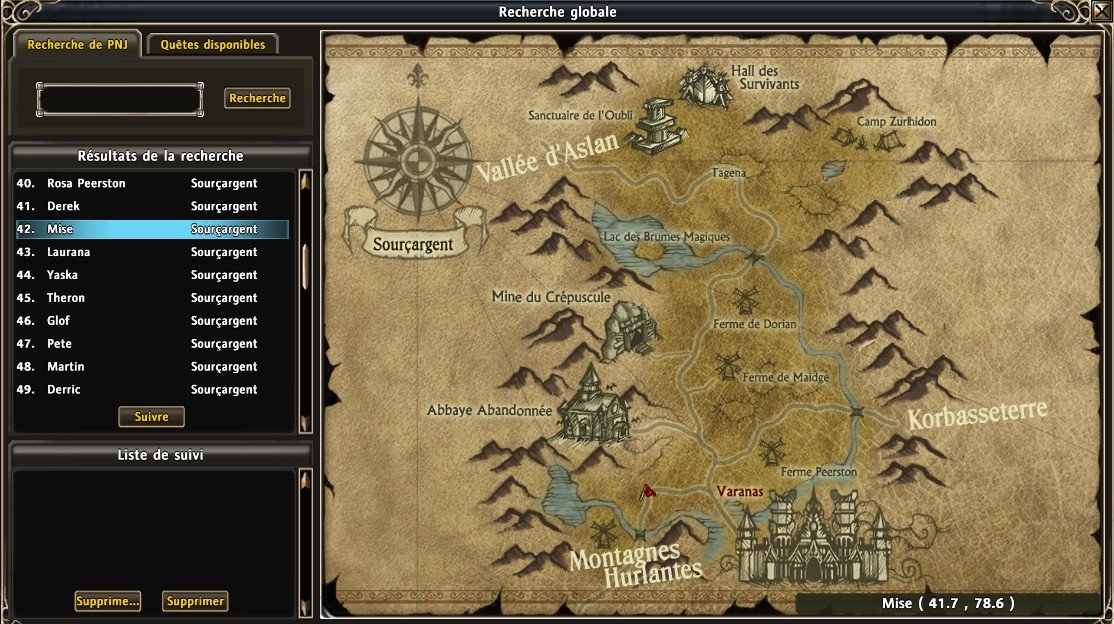Choose Theron in the results list

coord(152,299)
